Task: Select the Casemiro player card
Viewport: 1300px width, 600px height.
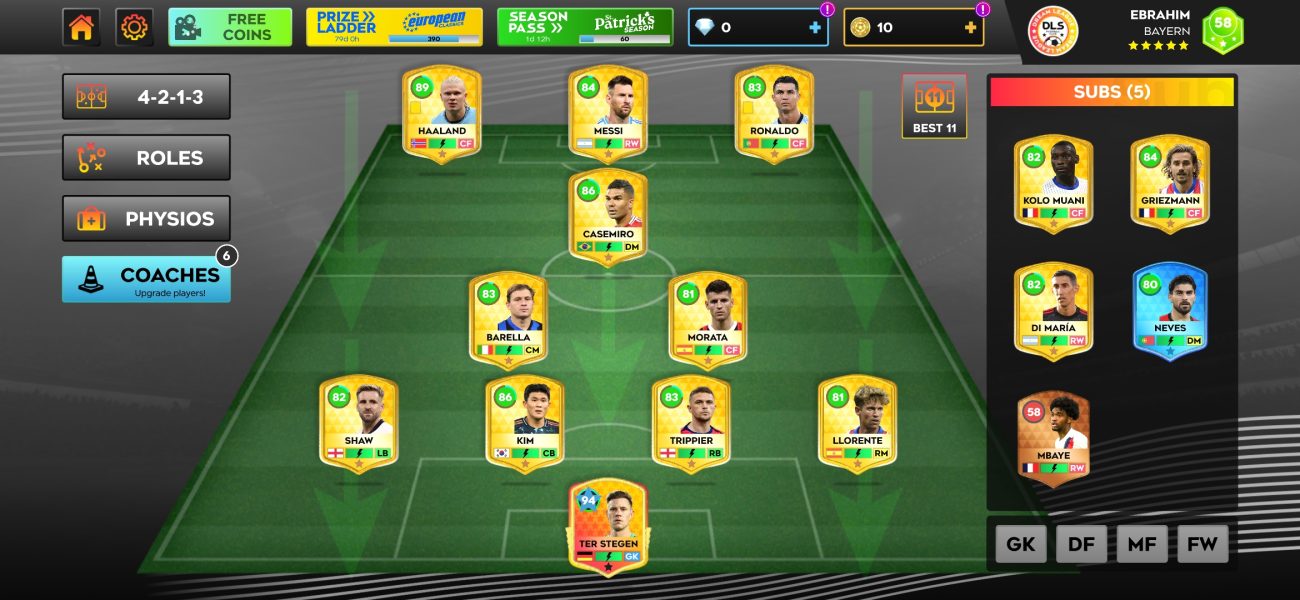Action: click(608, 217)
